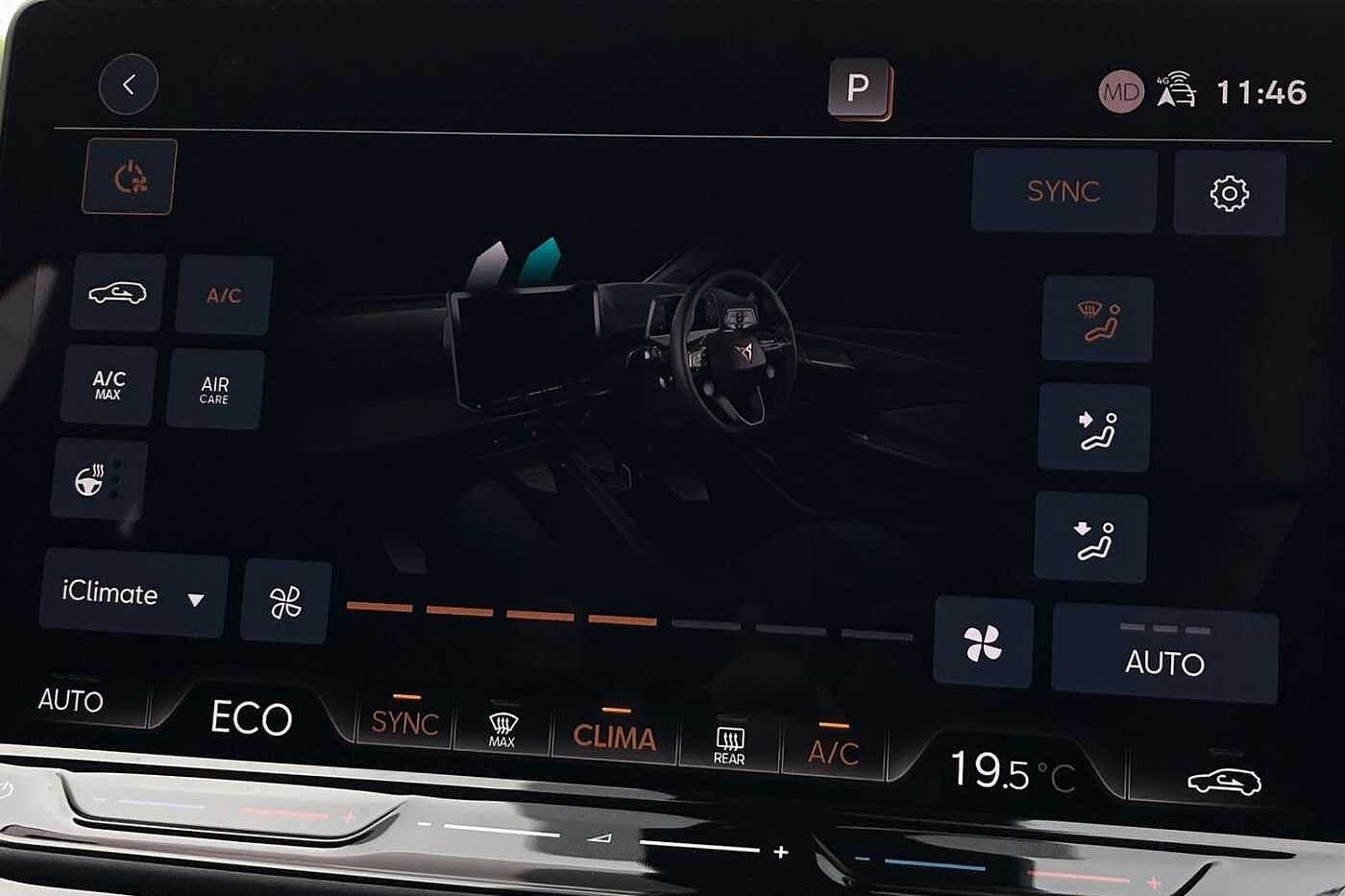Screen dimensions: 1345x896
Task: Enable AUTO fan mode tile
Action: coord(1164,655)
